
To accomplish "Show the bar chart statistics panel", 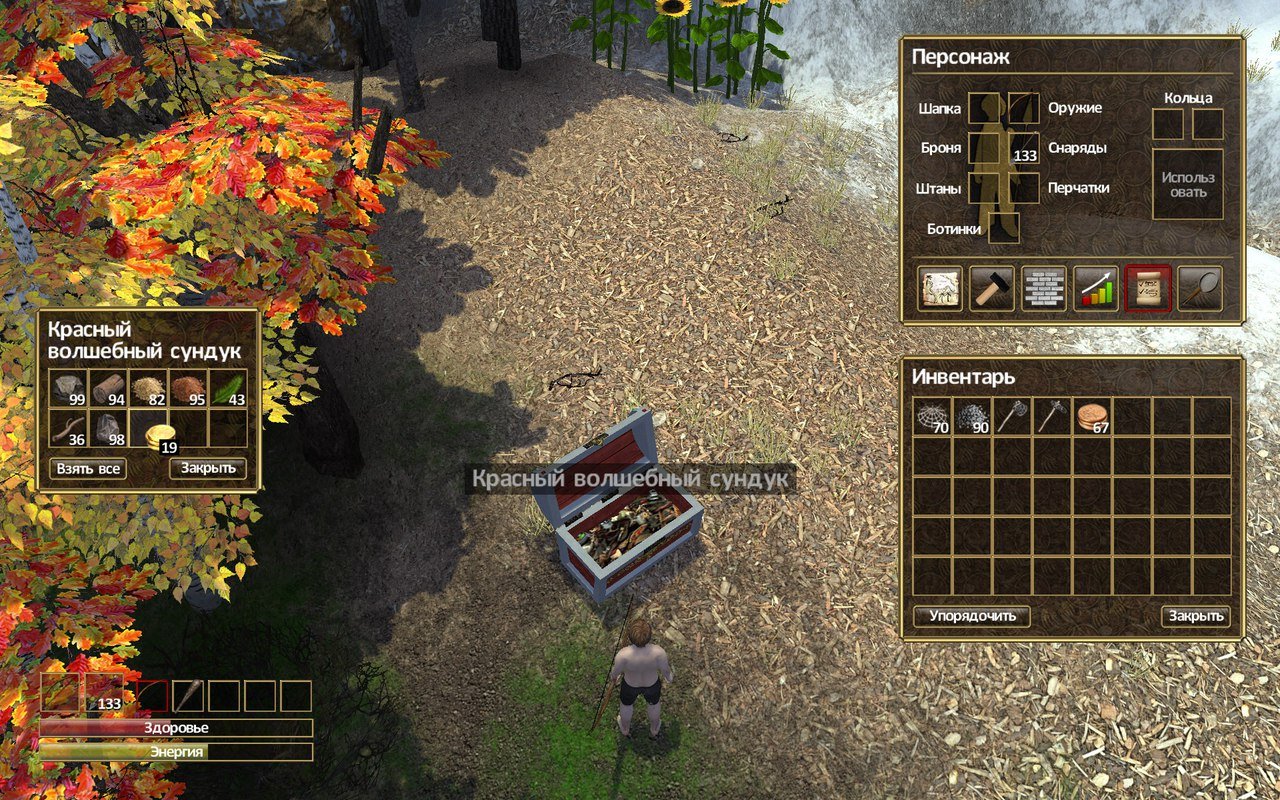I will click(x=1096, y=288).
